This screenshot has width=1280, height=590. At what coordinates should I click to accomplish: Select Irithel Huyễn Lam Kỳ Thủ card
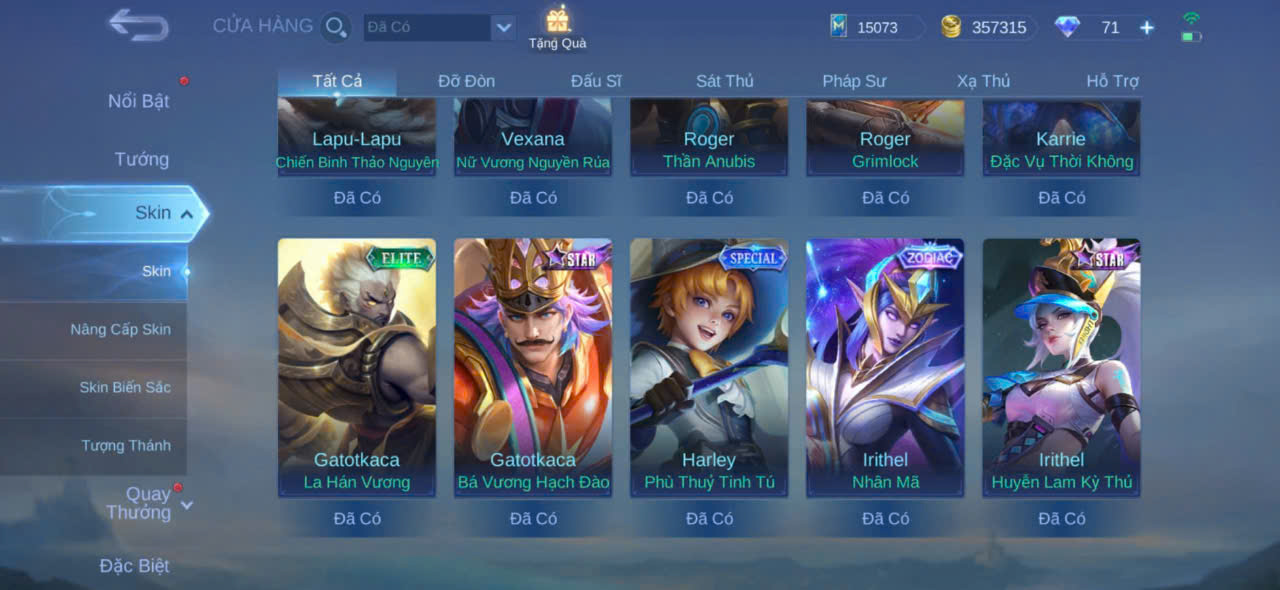pos(1061,367)
